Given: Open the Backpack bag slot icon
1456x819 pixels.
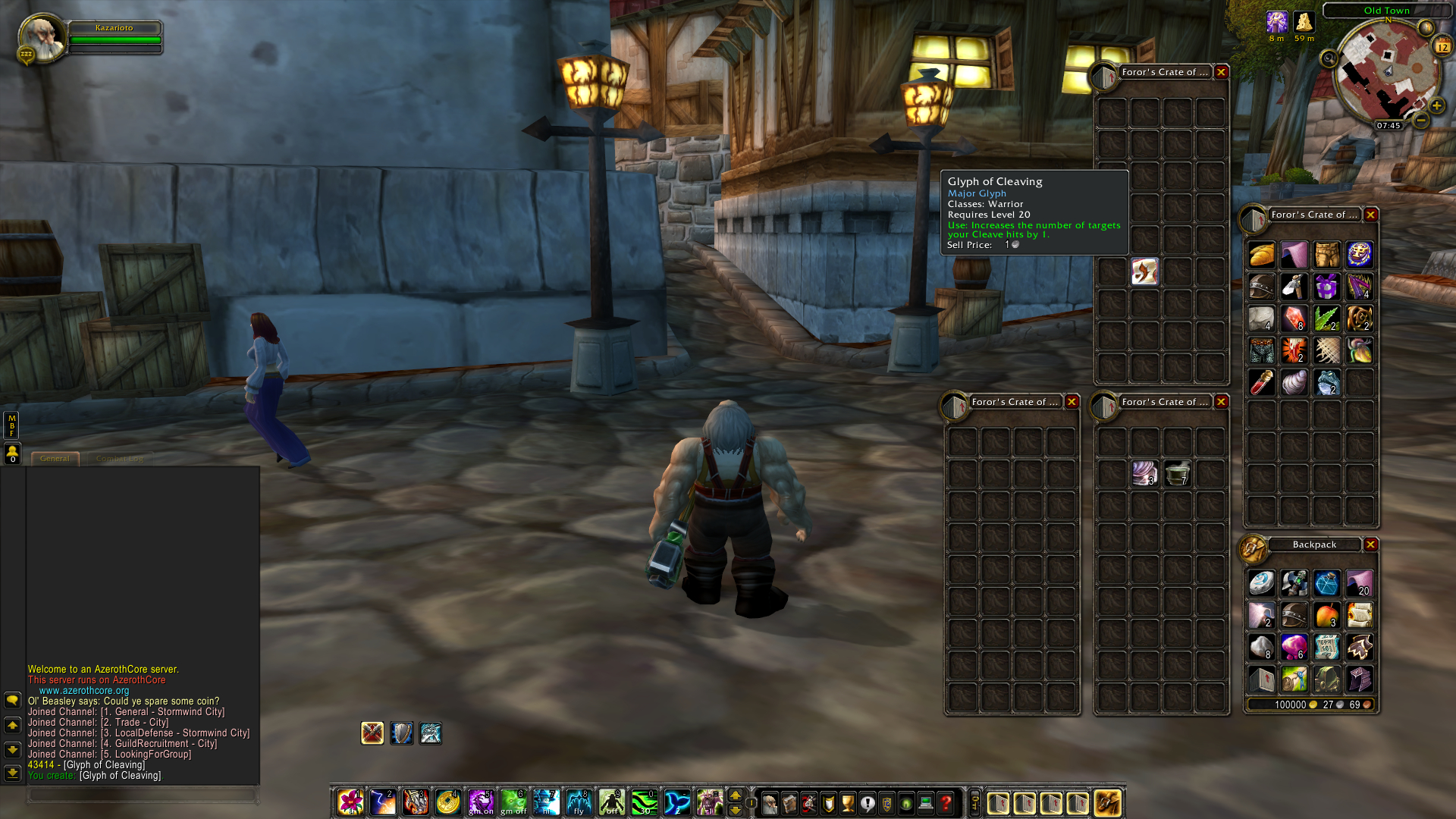Looking at the screenshot, I should click(x=1107, y=803).
